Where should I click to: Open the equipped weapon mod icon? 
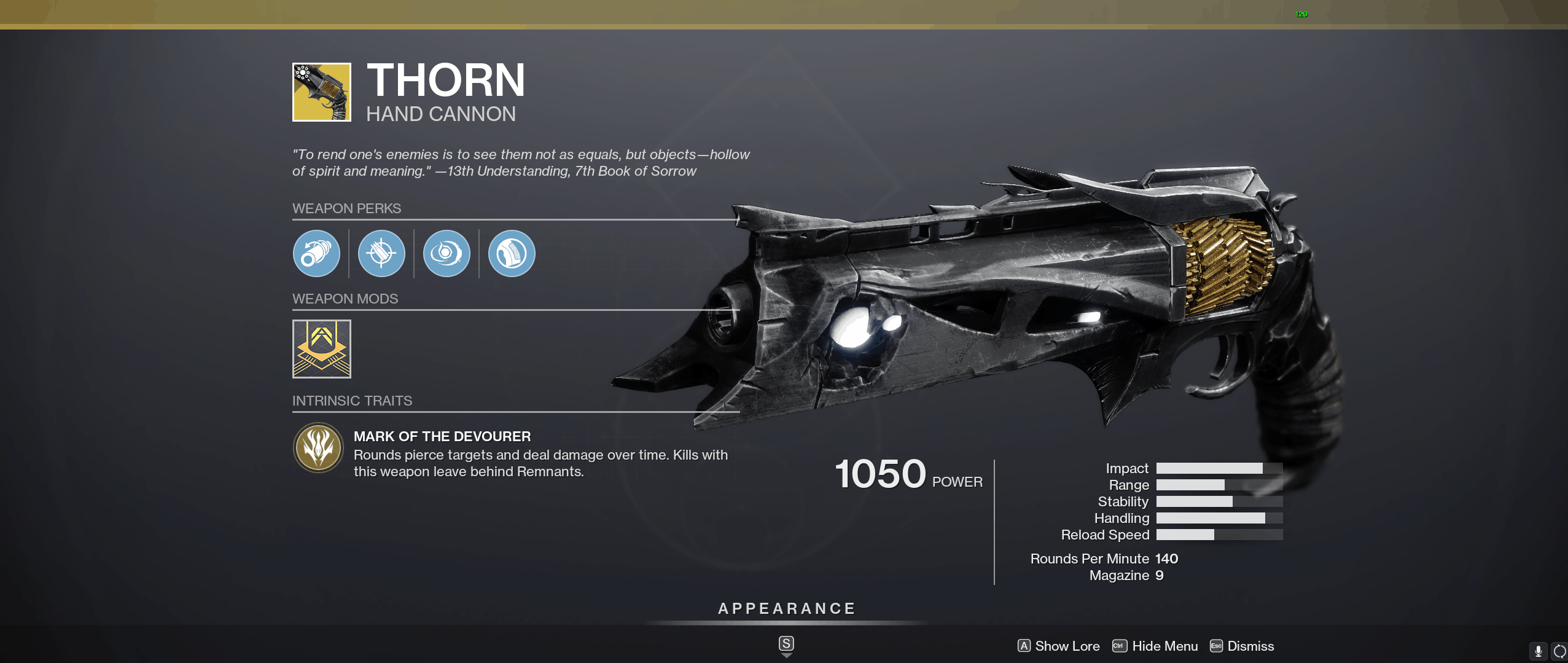click(x=321, y=349)
